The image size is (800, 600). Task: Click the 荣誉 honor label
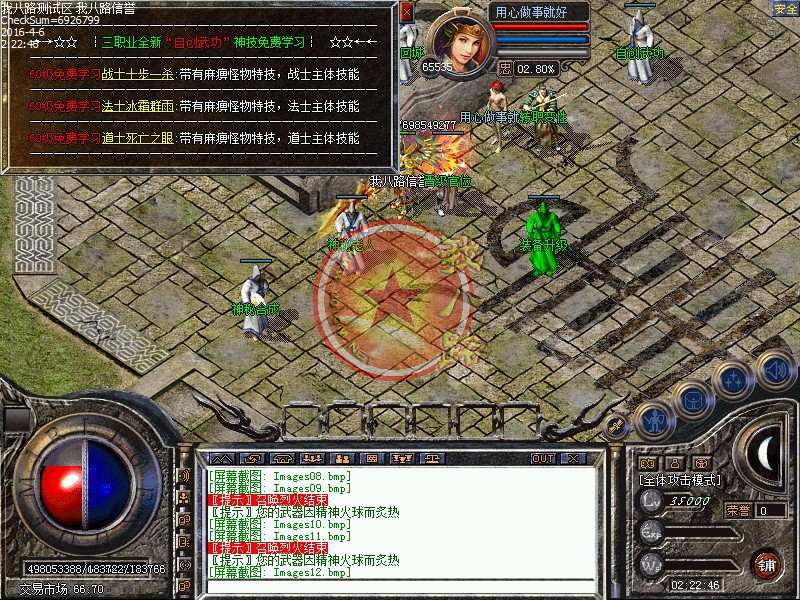coord(738,510)
